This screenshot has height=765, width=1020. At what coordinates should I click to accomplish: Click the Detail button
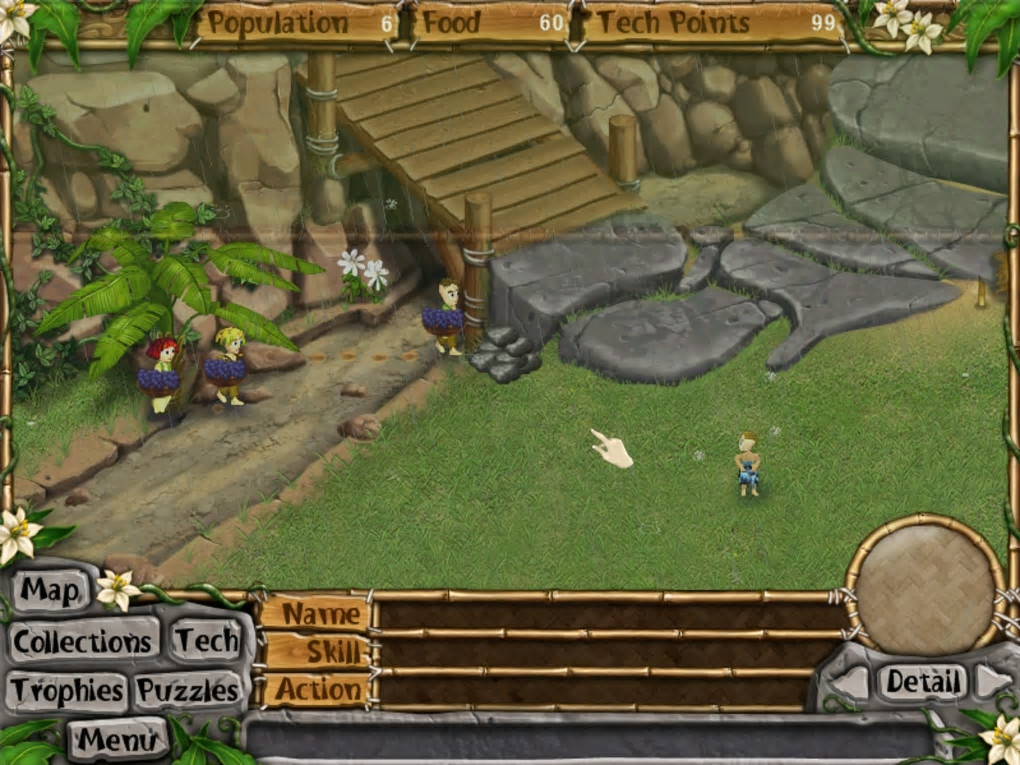click(922, 682)
